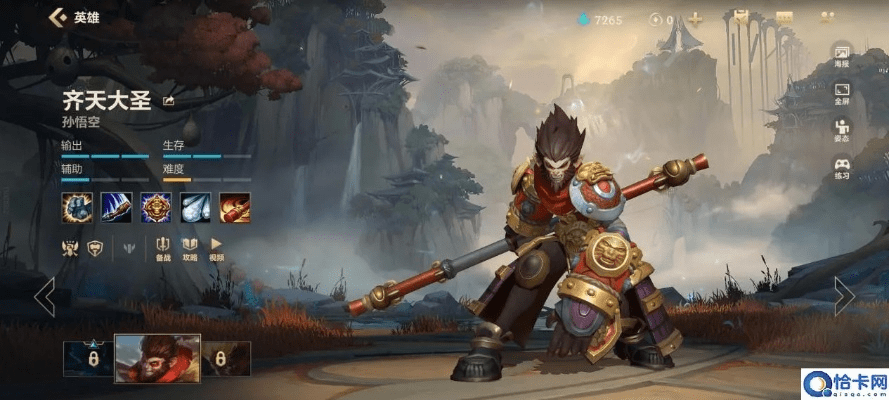Select the white cloud dash ability icon

[x=196, y=207]
